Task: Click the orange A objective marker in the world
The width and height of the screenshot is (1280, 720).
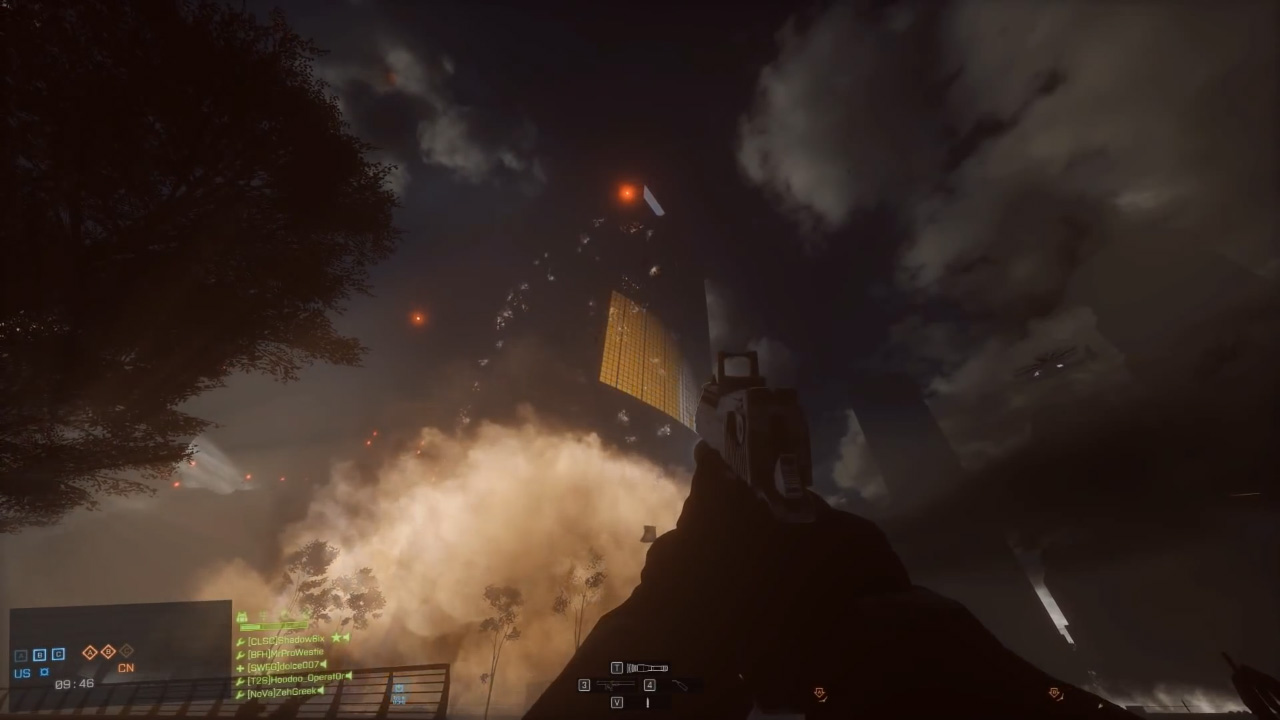Action: click(820, 692)
